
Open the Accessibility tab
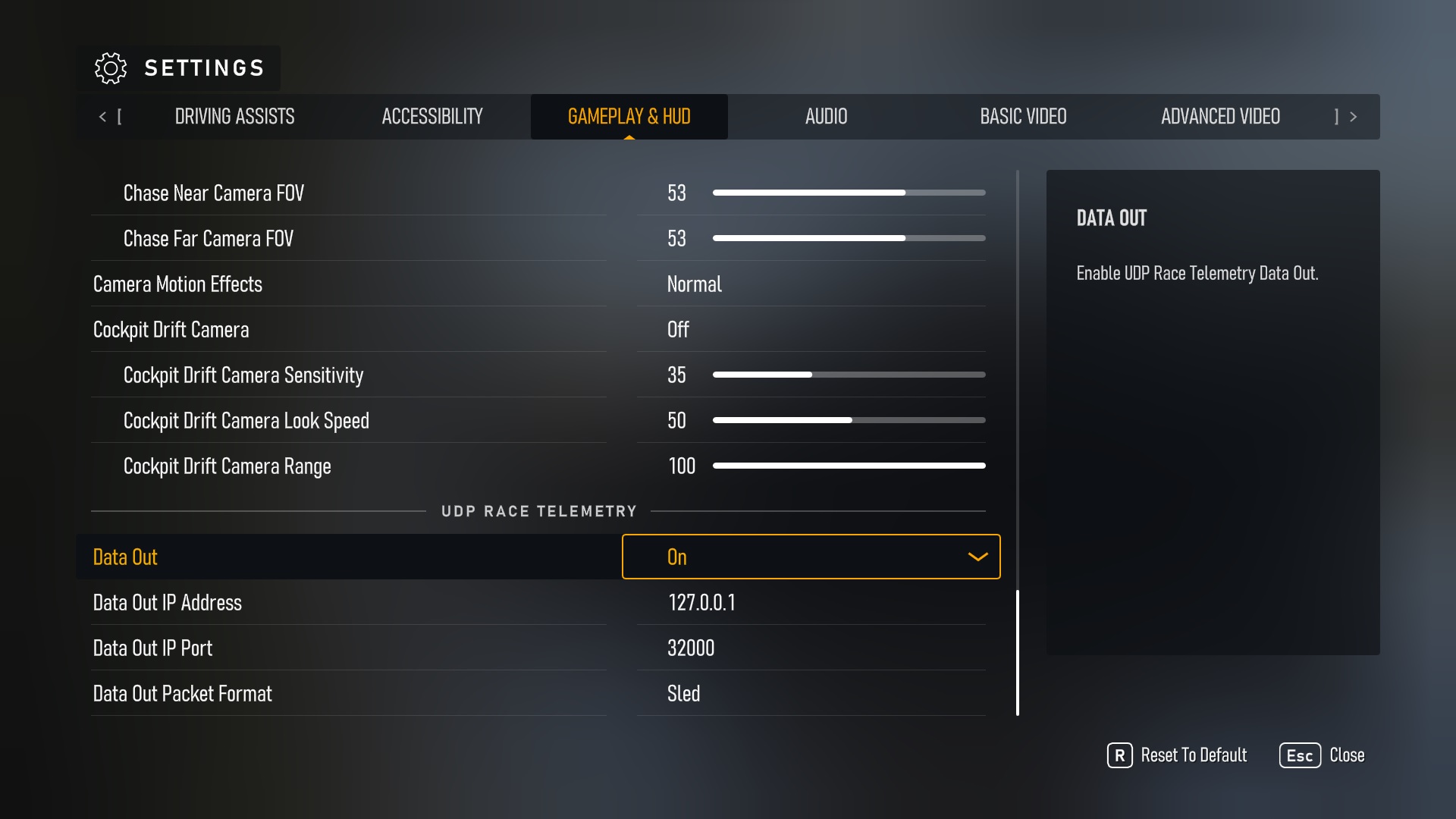(x=431, y=117)
